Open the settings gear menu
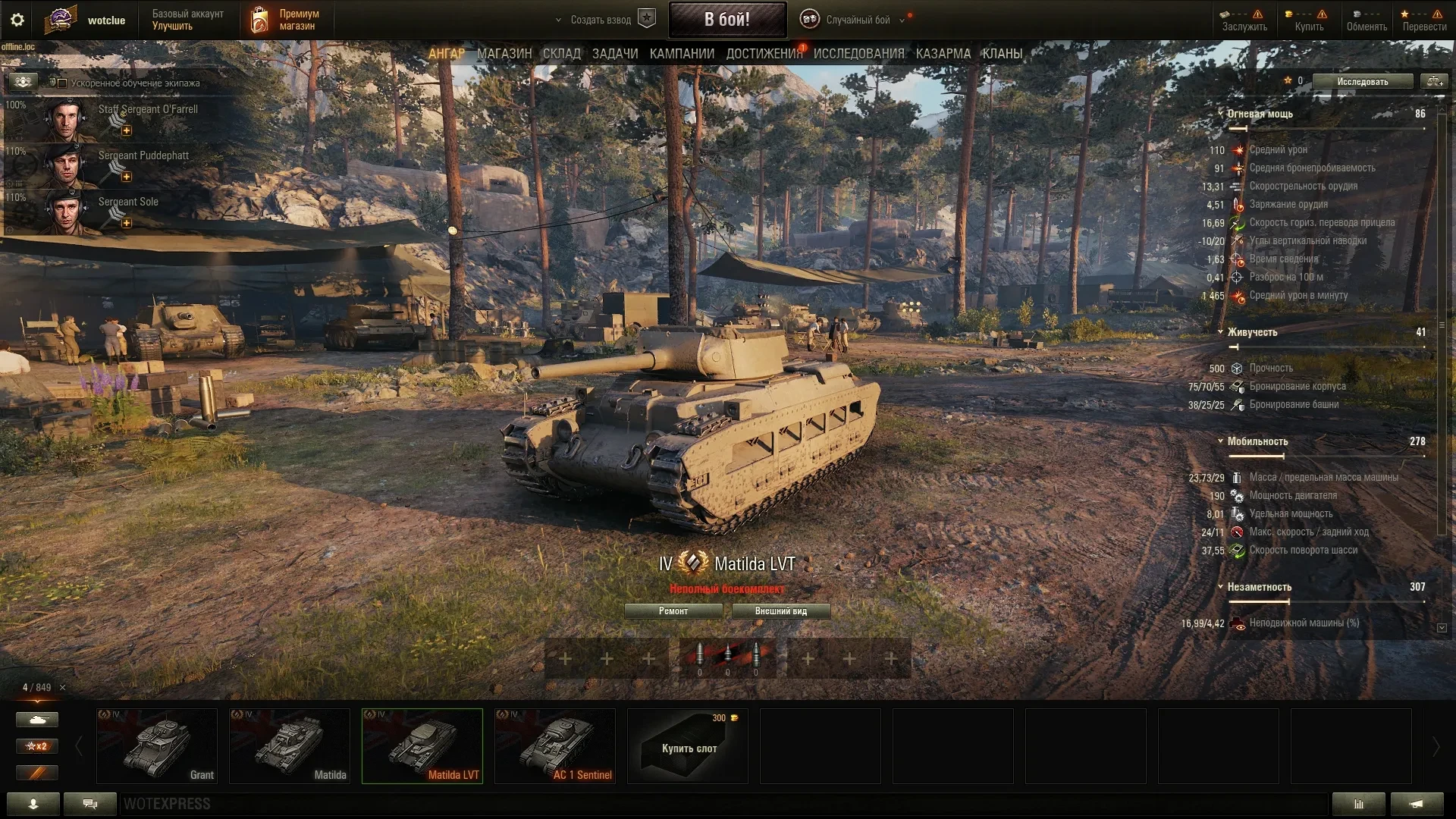The image size is (1456, 819). [17, 20]
